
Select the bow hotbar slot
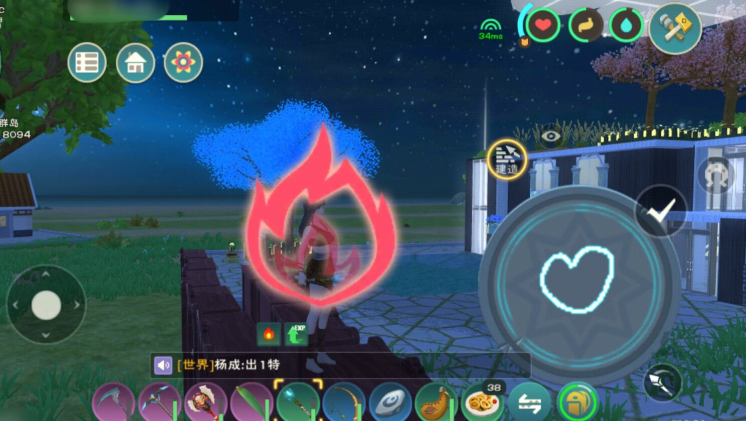coord(343,403)
